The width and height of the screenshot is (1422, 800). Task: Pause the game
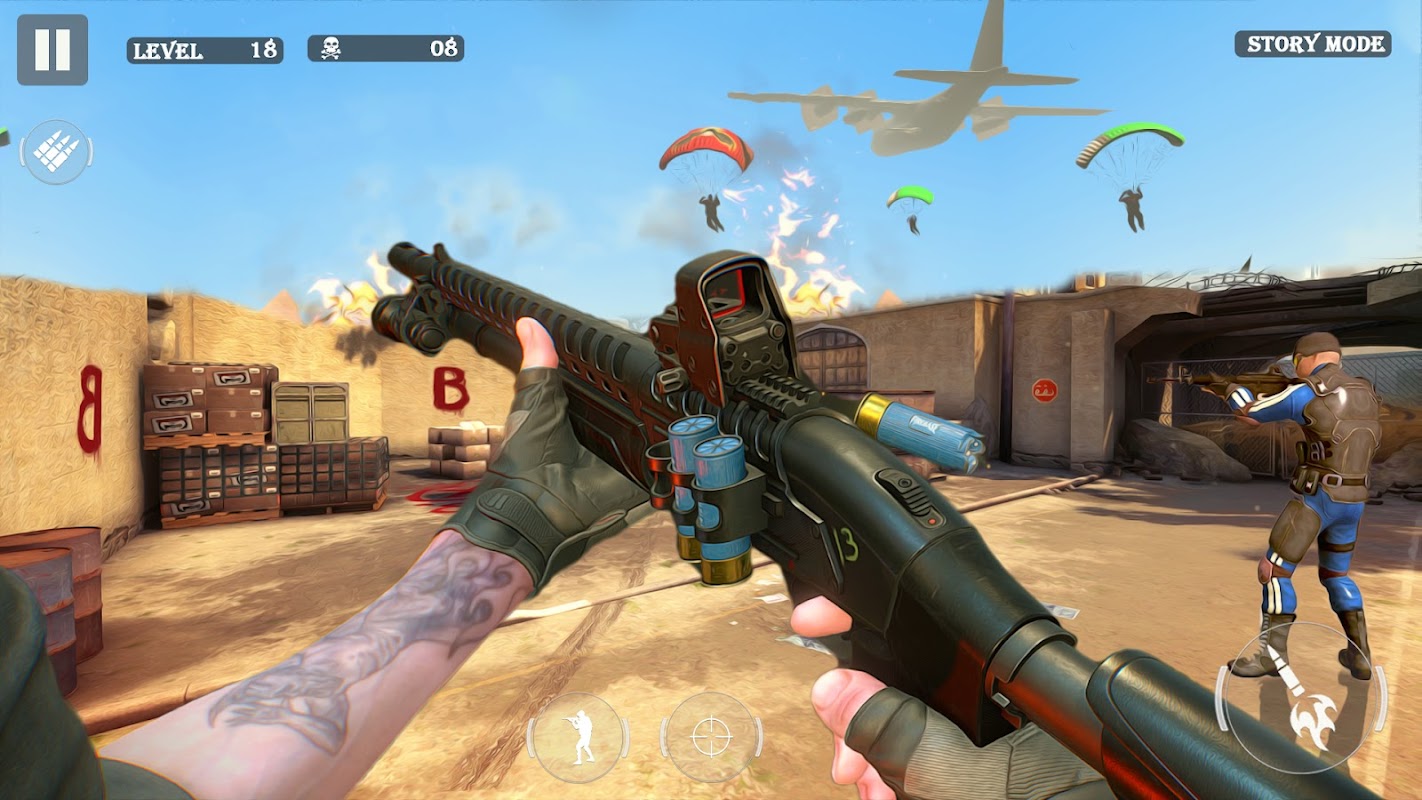[52, 49]
